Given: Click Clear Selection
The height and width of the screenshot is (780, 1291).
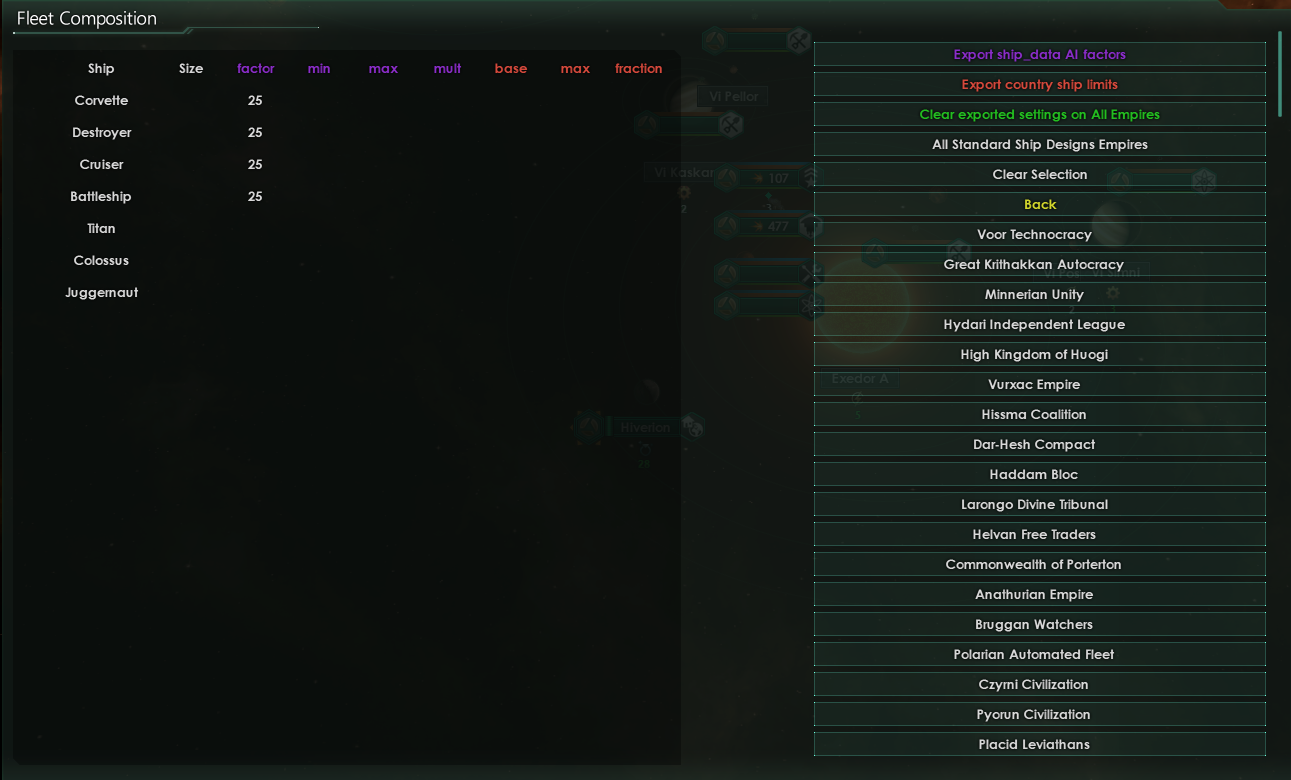Looking at the screenshot, I should click(1040, 174).
